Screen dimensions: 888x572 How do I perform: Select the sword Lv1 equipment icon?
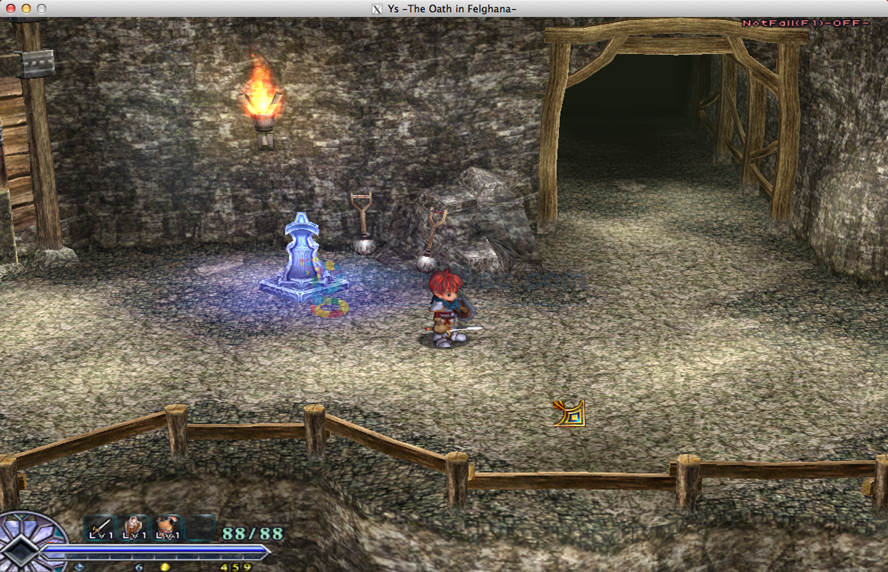pyautogui.click(x=100, y=527)
